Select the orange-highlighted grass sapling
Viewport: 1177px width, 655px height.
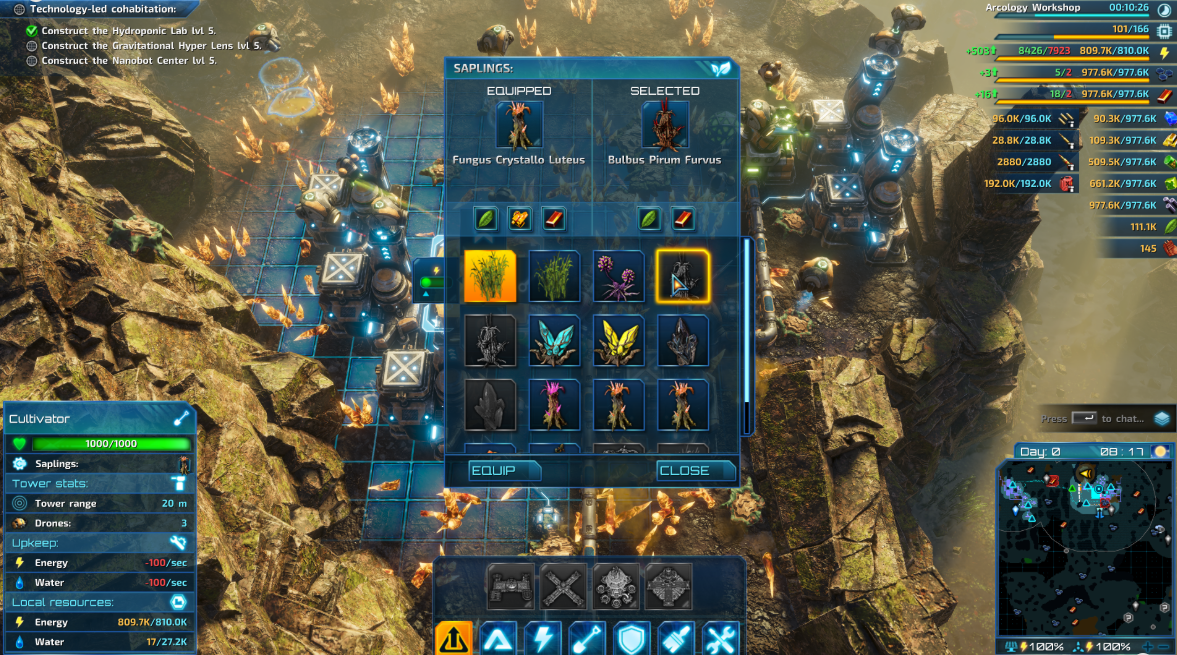490,276
